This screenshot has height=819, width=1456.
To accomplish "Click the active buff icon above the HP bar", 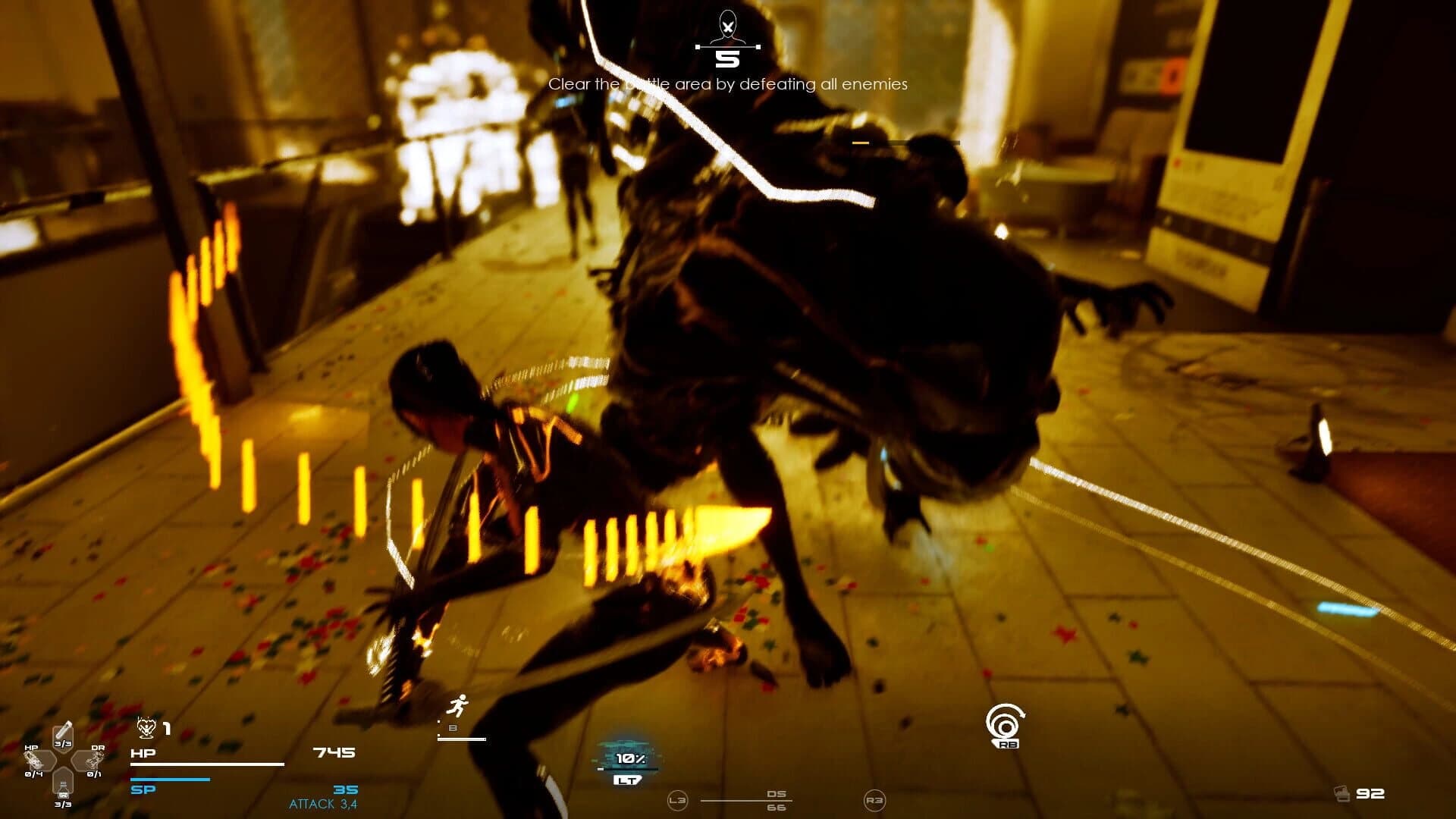I will point(146,730).
